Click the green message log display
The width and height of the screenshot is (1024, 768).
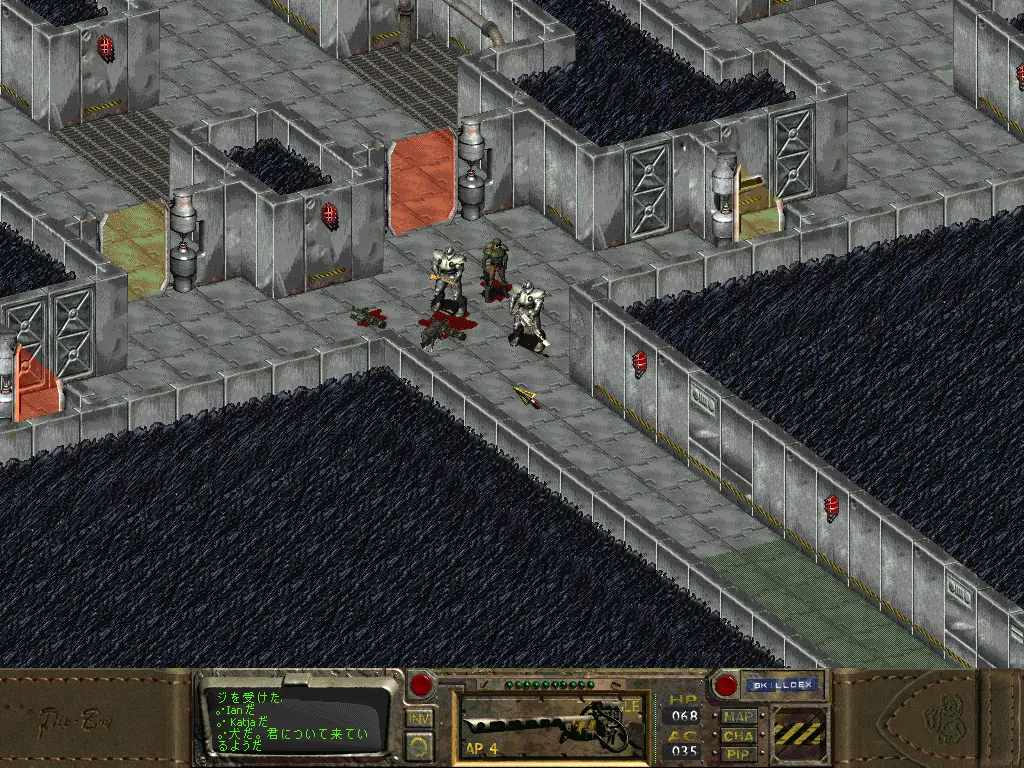tap(295, 718)
